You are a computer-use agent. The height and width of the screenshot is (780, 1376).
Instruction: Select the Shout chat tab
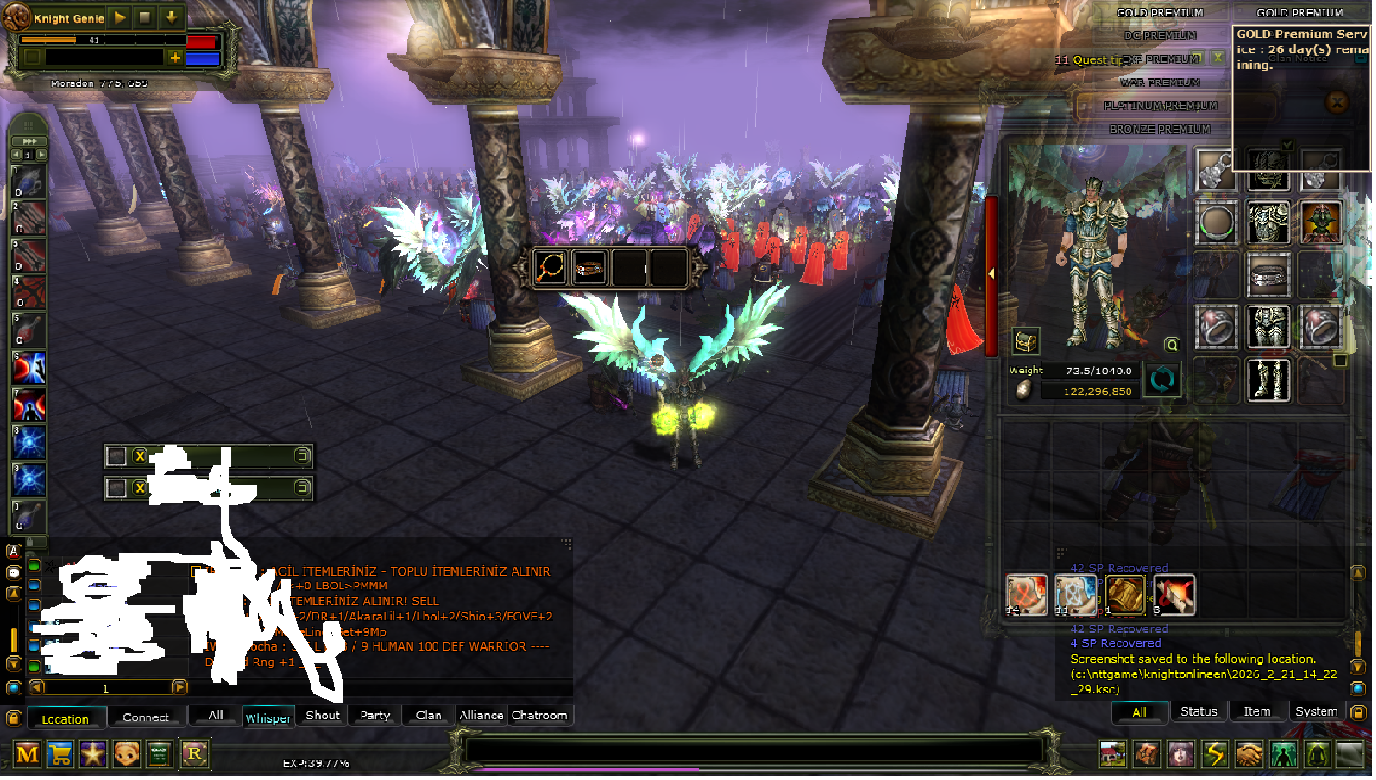point(323,715)
